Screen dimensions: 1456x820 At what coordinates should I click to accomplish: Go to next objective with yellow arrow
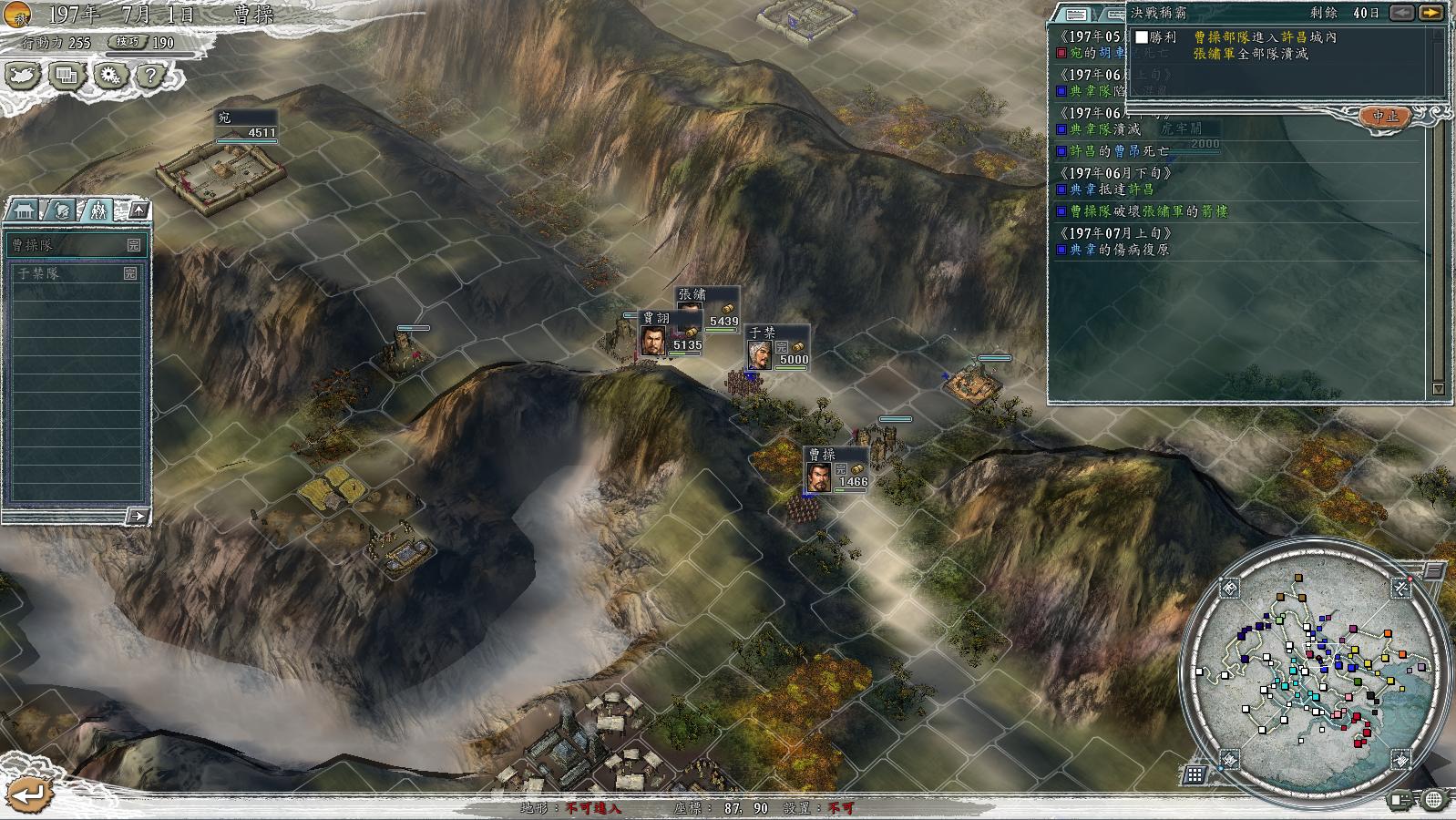[1431, 13]
